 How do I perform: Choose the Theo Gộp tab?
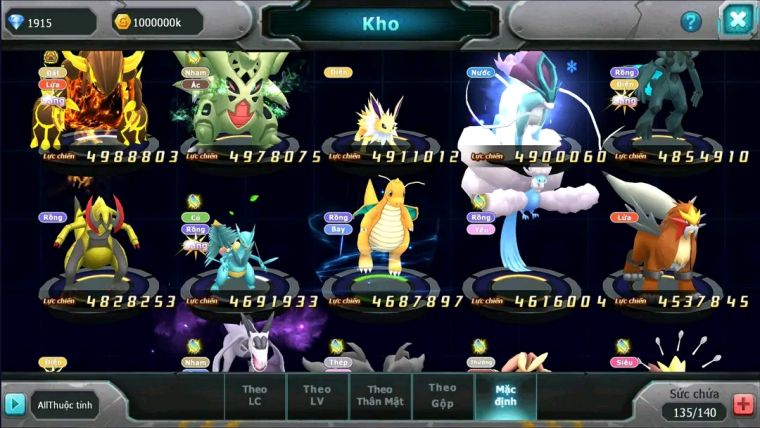point(442,394)
